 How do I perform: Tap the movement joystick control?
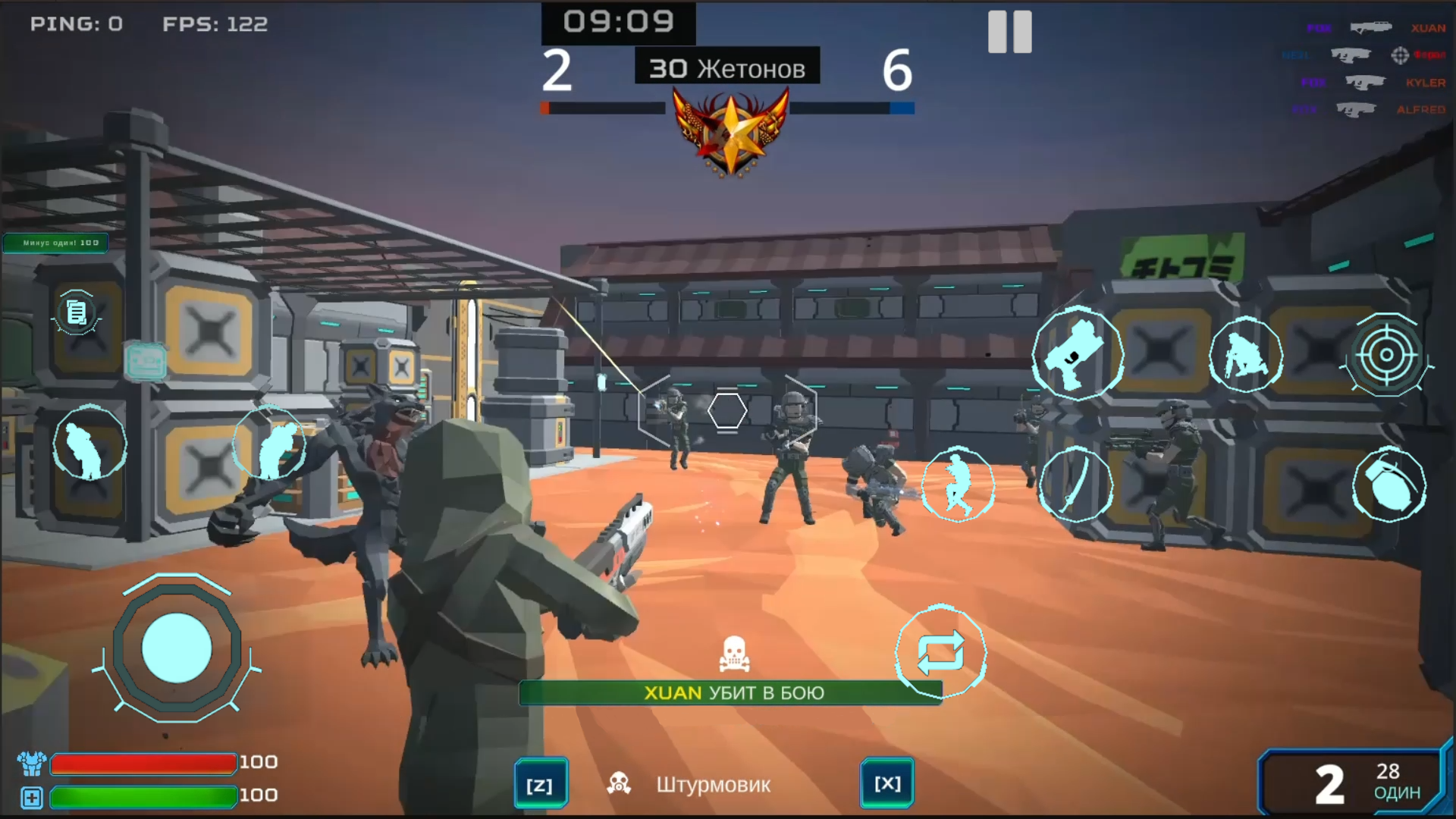pyautogui.click(x=176, y=648)
